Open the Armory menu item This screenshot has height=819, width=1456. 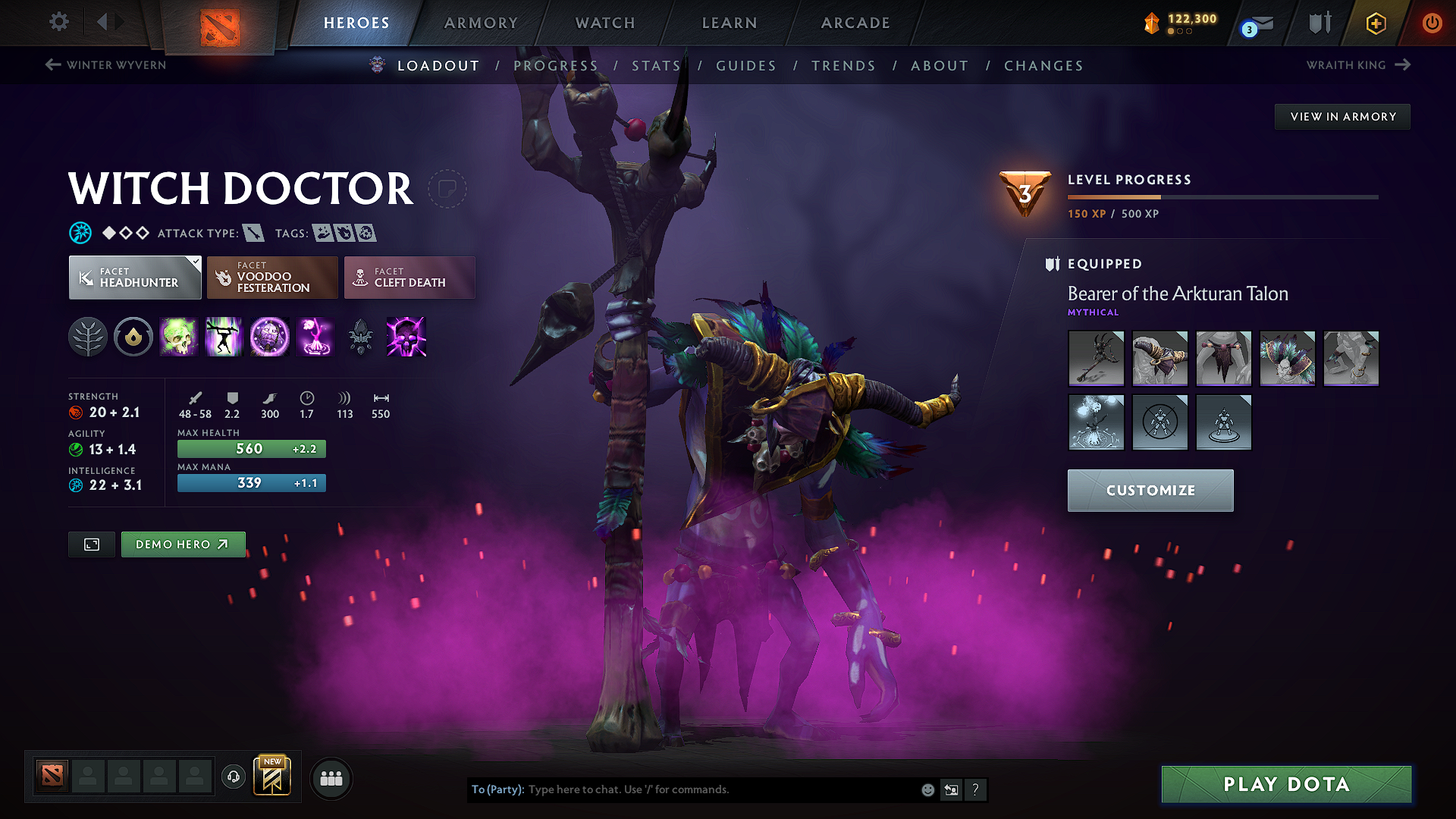(481, 23)
